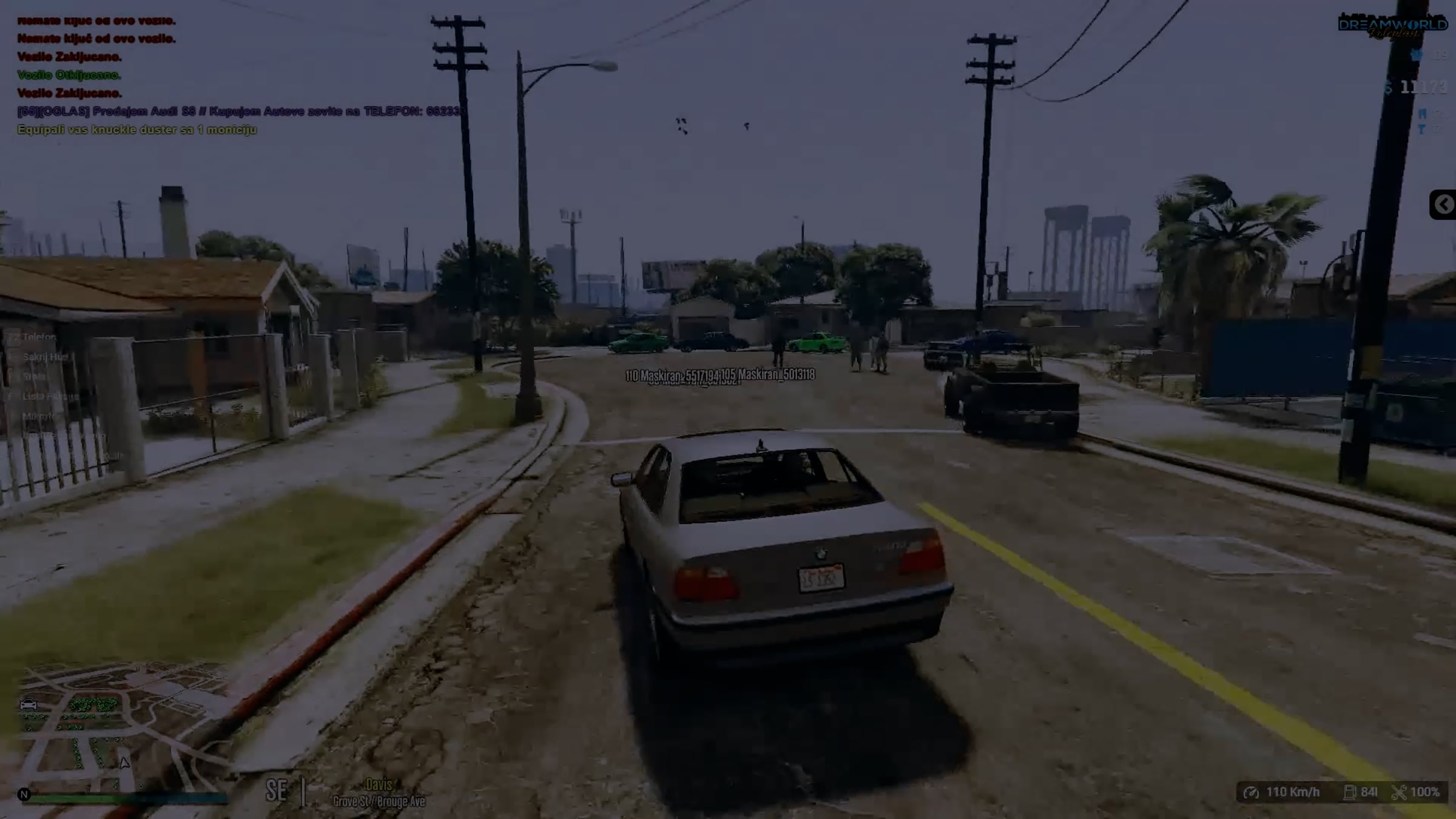Expand the side panel arrow button
This screenshot has width=1456, height=819.
click(x=1443, y=204)
